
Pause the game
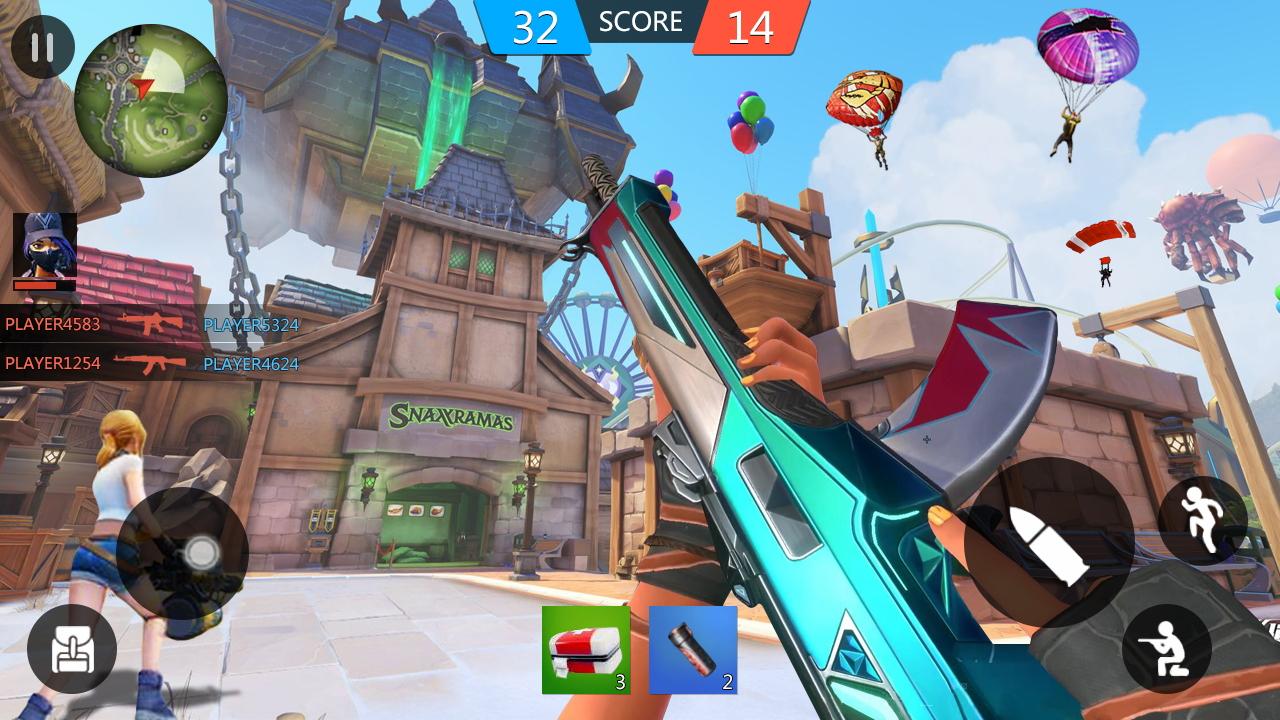pyautogui.click(x=42, y=47)
